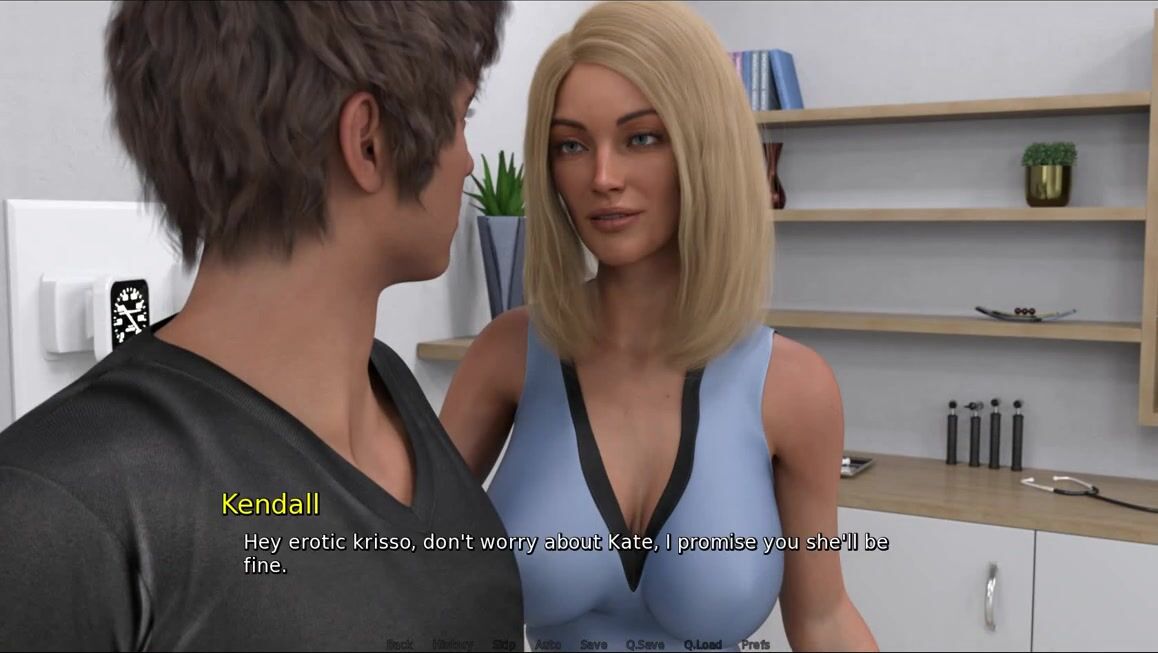Open the History log
Viewport: 1158px width, 653px height.
[452, 644]
